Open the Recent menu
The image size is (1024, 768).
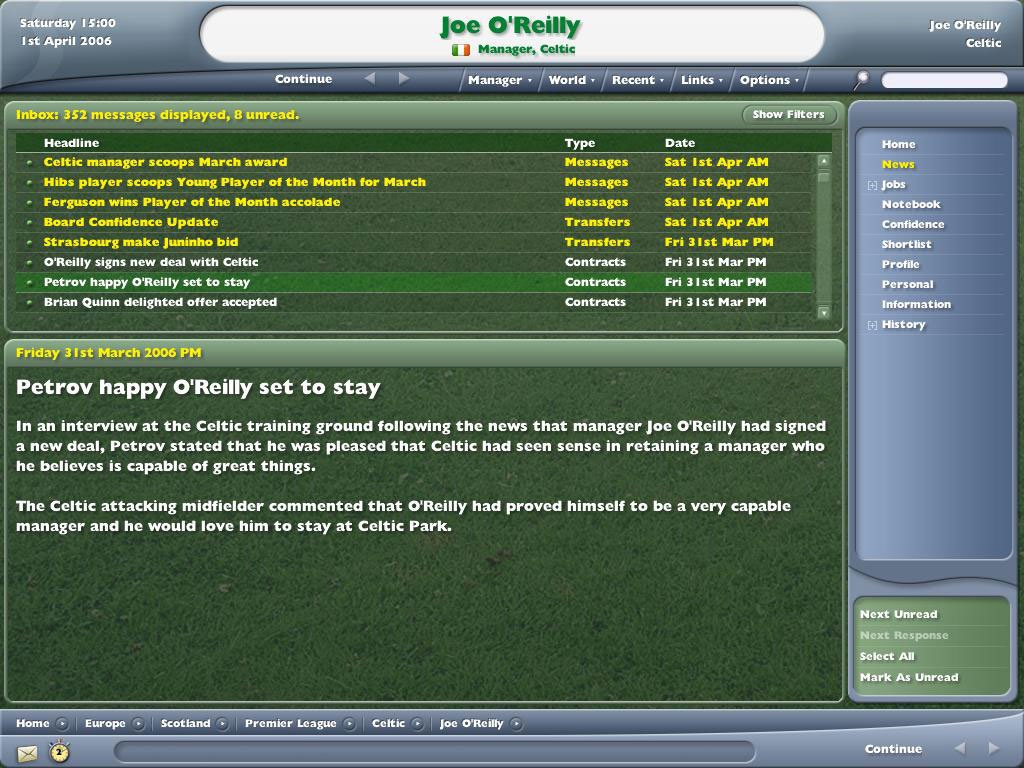click(x=637, y=80)
